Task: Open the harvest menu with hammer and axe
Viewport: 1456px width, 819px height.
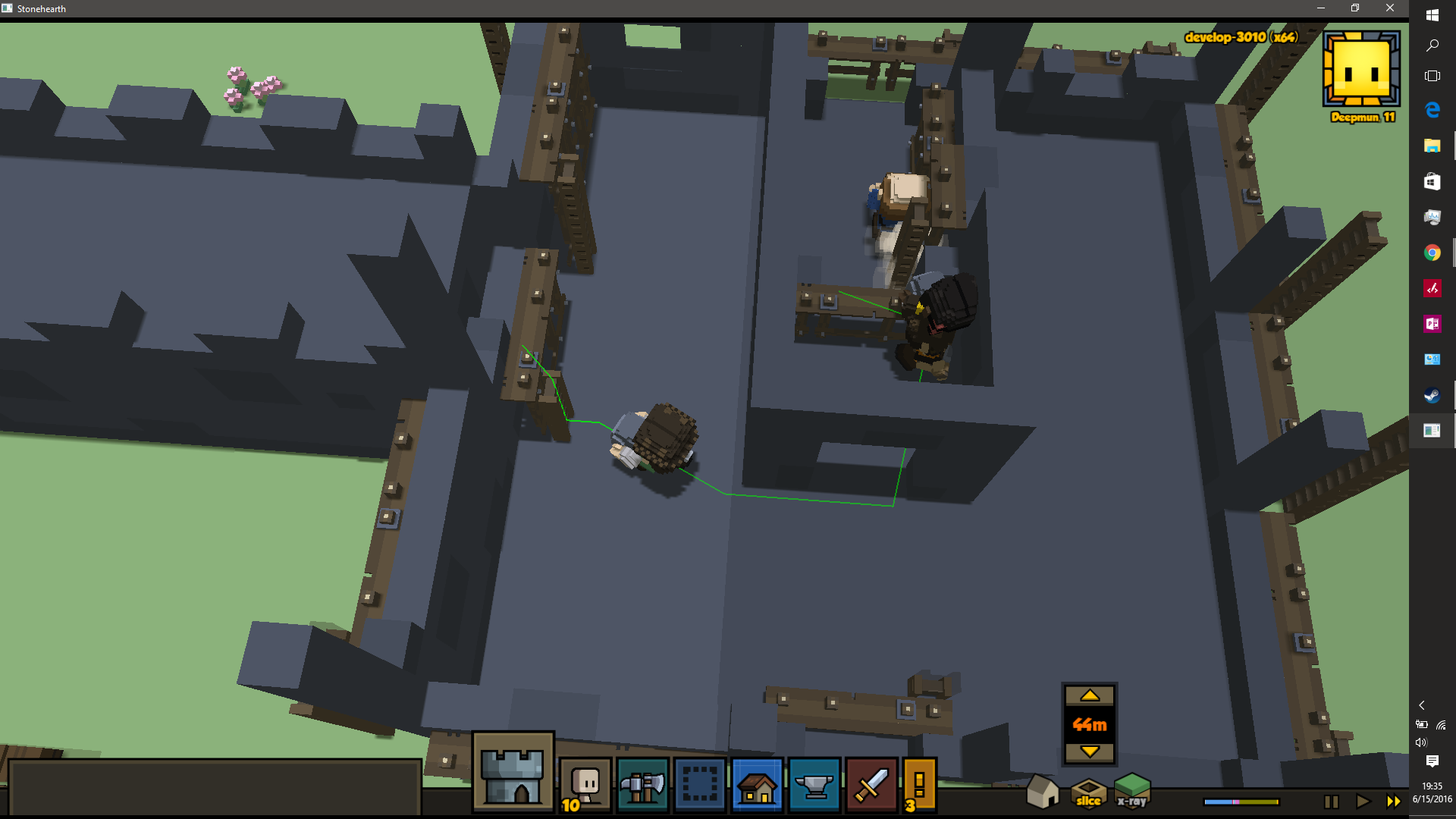Action: [642, 785]
